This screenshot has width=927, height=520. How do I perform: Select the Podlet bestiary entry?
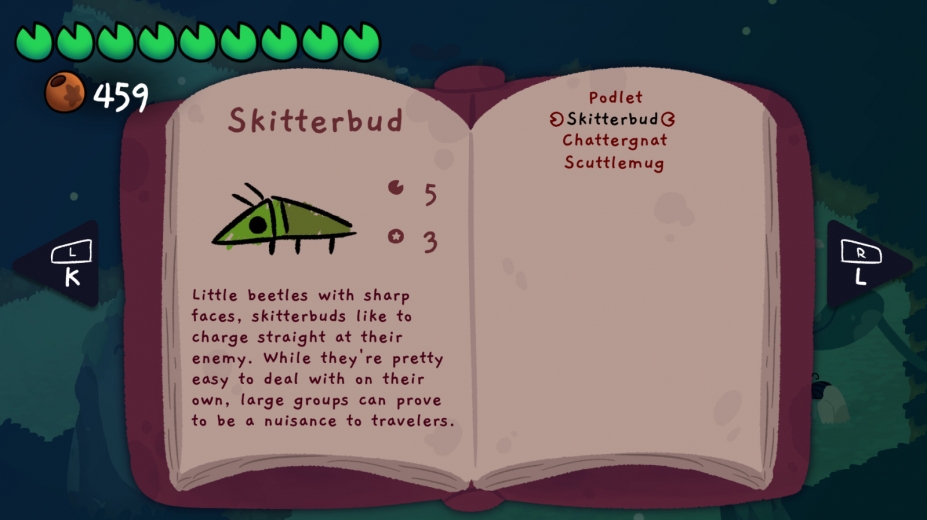[x=615, y=98]
